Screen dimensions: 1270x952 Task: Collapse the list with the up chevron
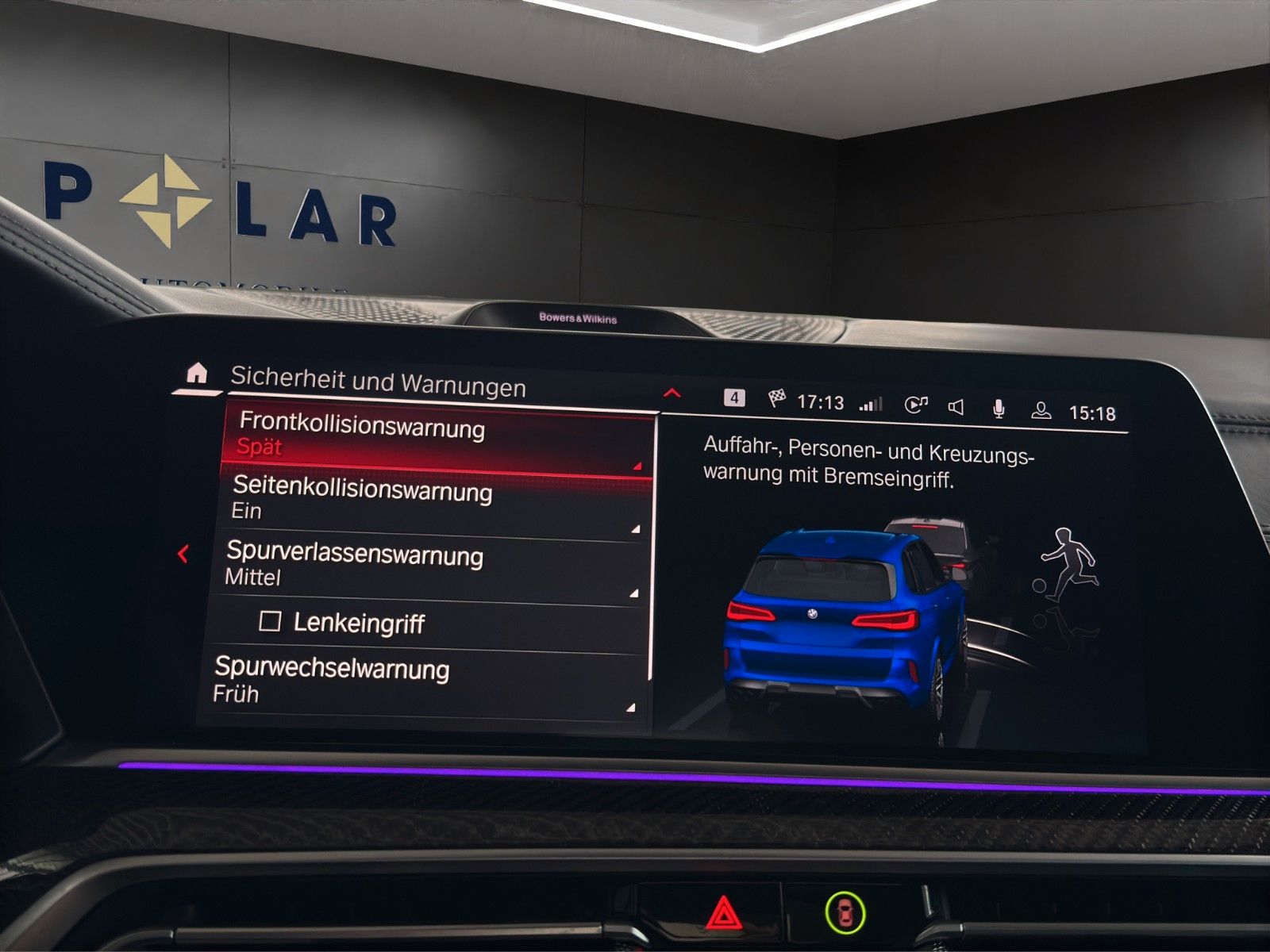coord(674,391)
